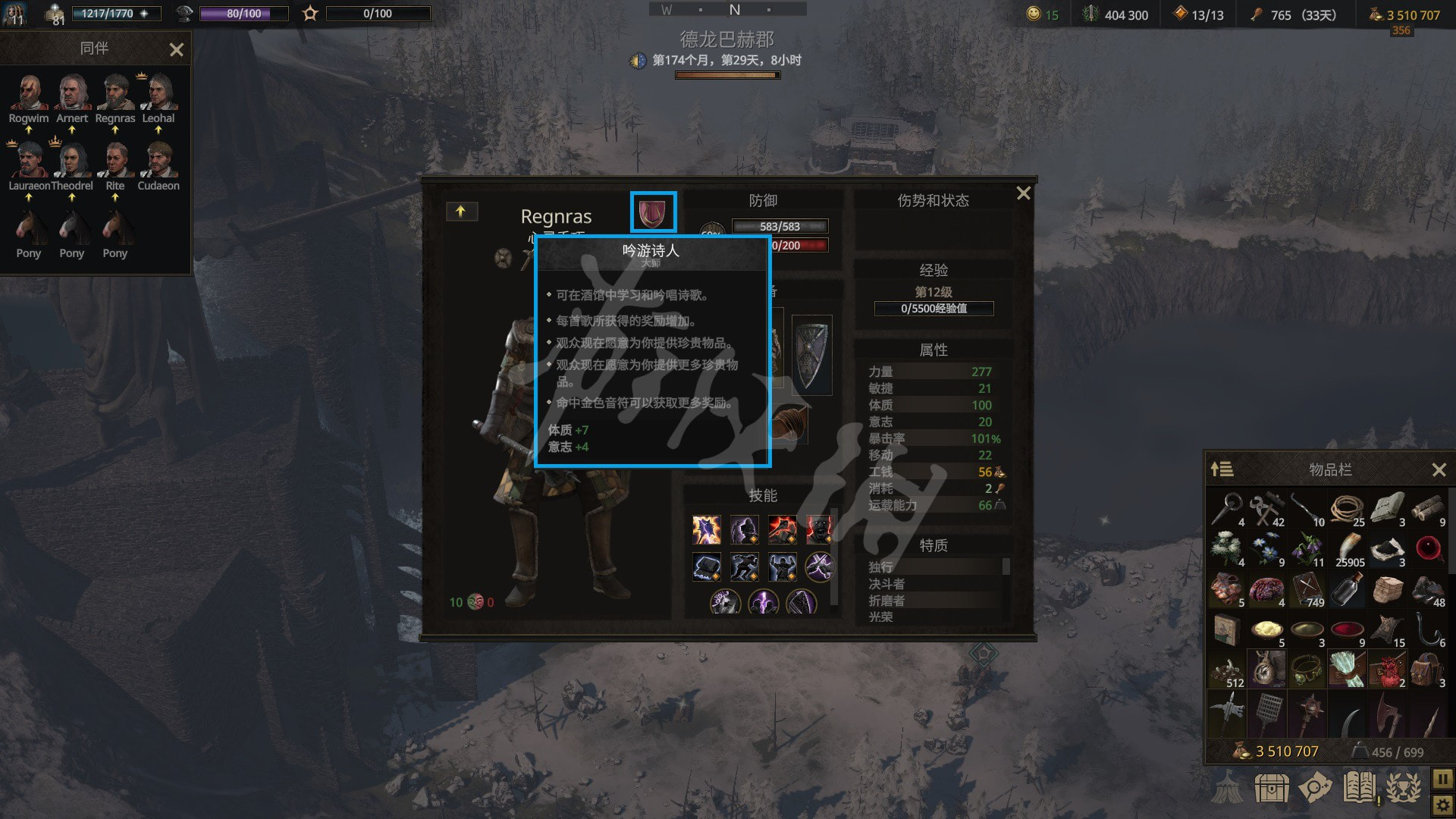Select the flaming mace and hammer skill
The height and width of the screenshot is (819, 1456).
(781, 529)
